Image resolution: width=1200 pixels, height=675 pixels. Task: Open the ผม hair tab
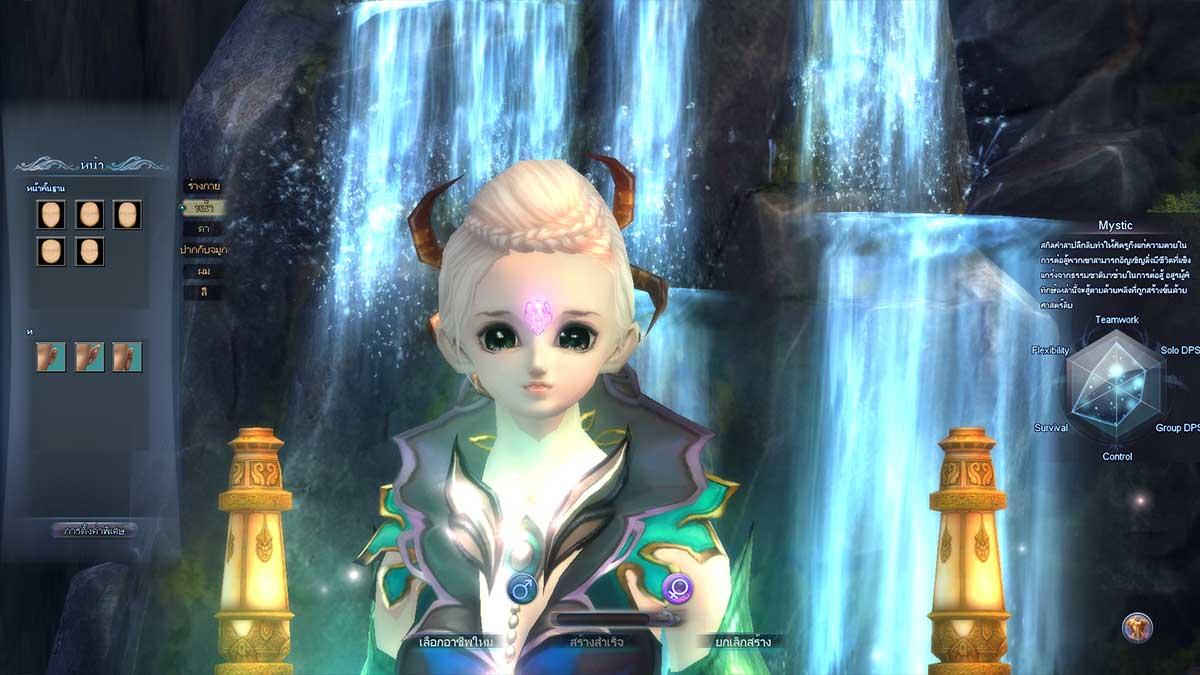click(x=203, y=271)
